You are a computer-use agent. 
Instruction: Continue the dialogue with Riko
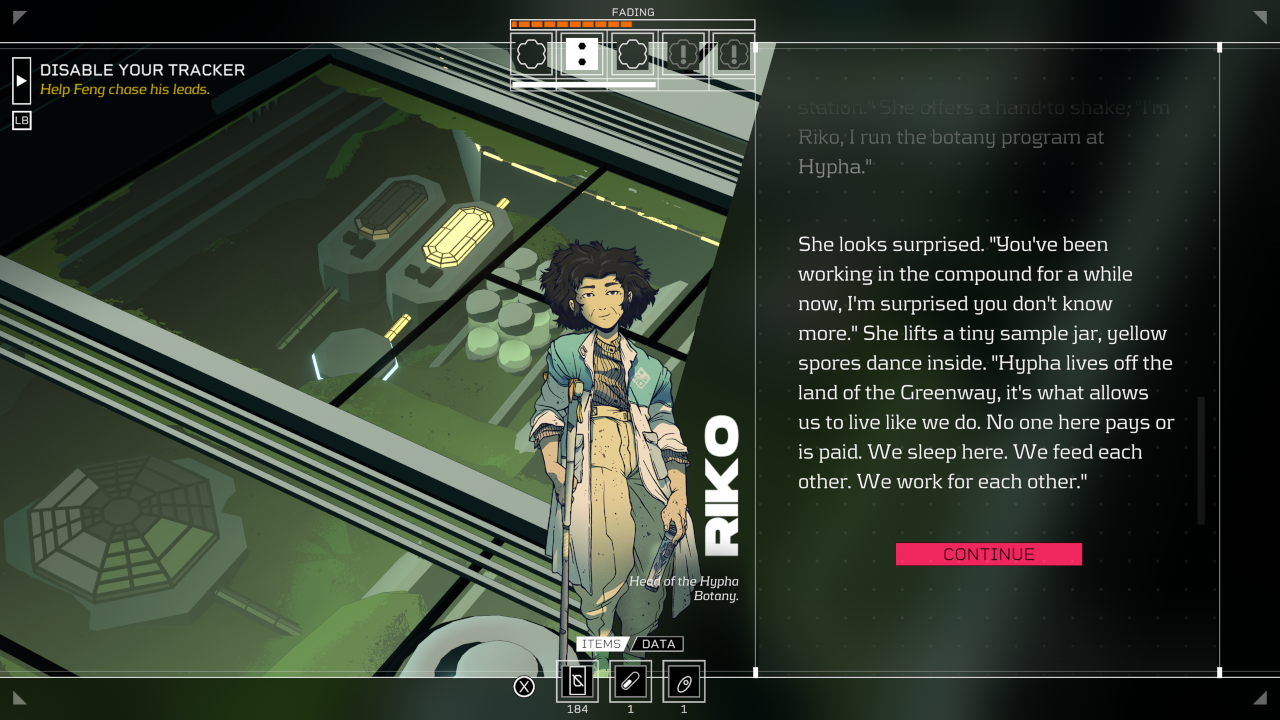988,554
